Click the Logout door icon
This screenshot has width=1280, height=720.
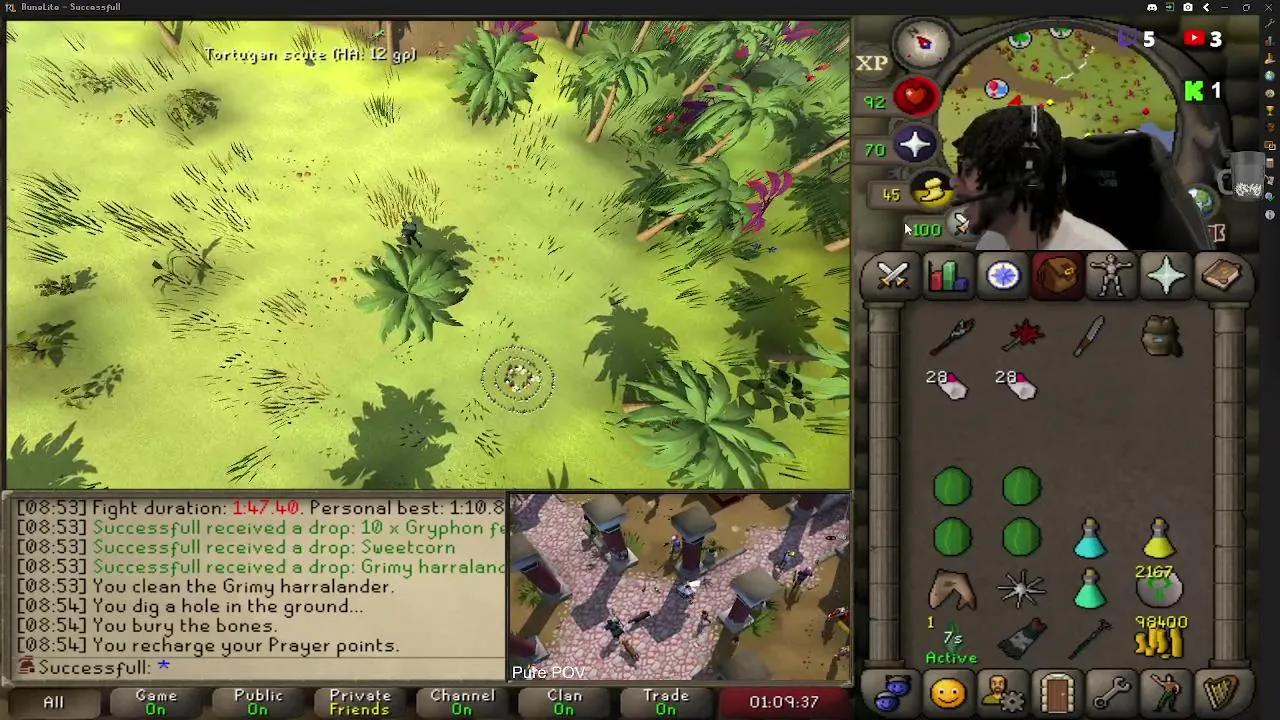[x=1057, y=692]
